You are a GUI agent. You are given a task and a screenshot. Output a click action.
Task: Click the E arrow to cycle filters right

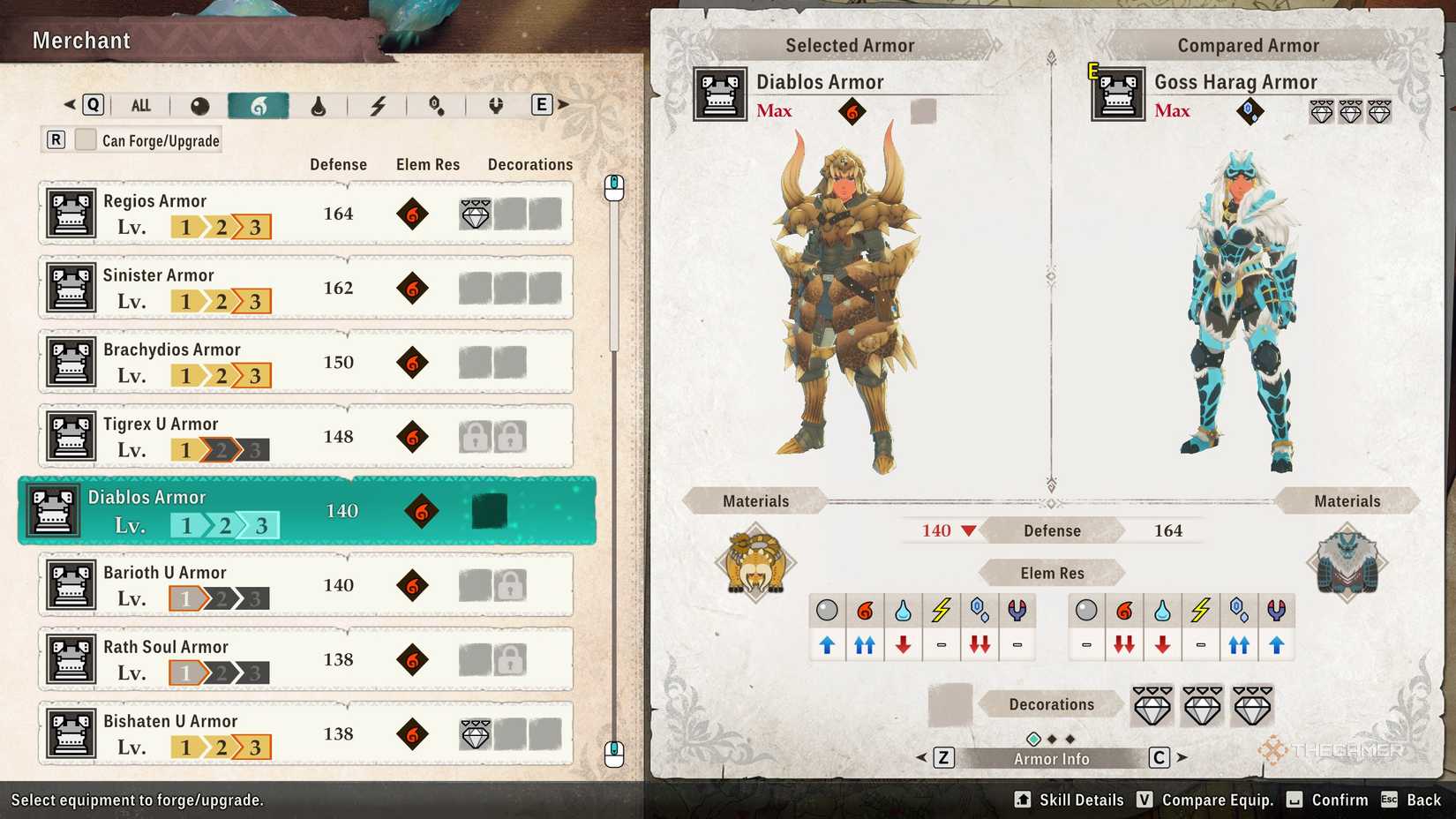tap(539, 104)
